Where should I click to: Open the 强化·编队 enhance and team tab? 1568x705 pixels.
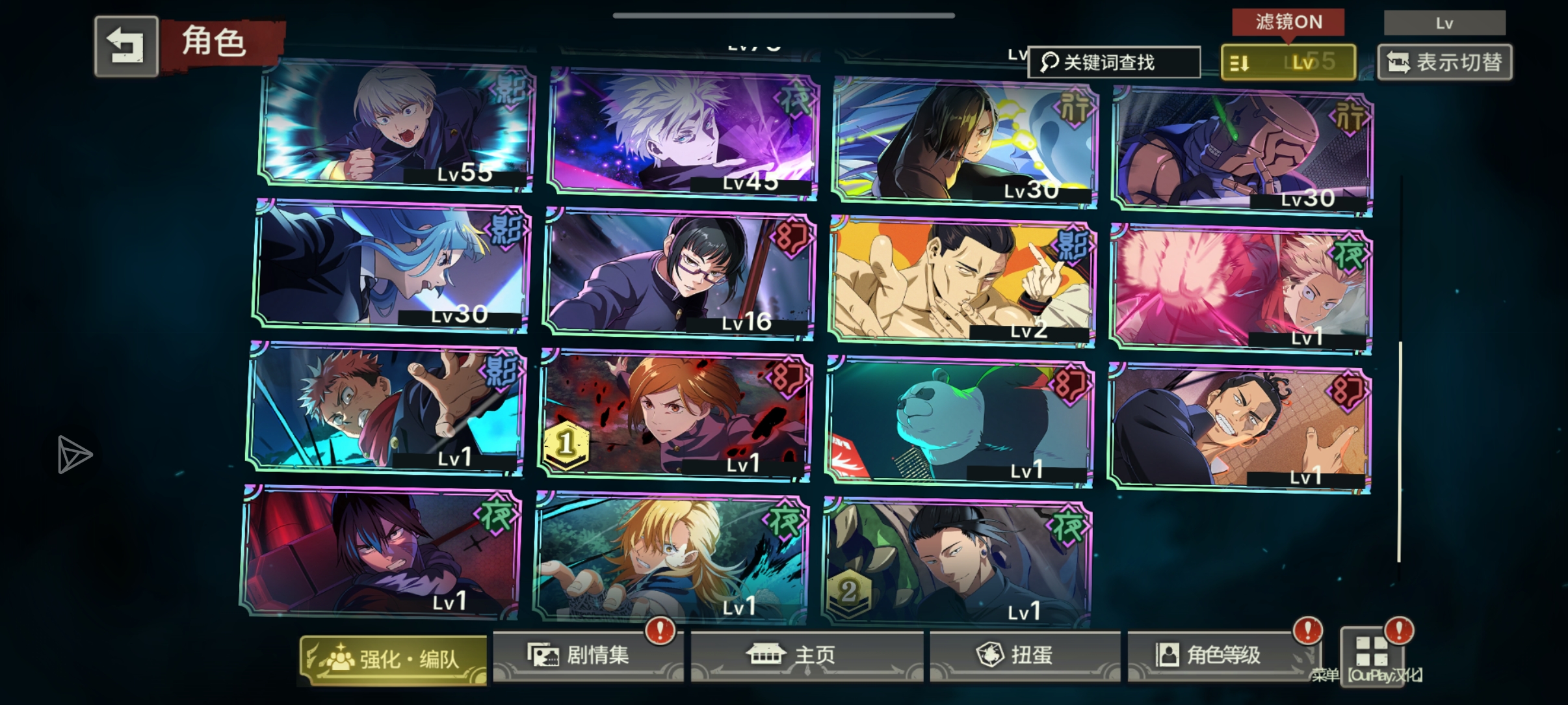click(x=393, y=659)
